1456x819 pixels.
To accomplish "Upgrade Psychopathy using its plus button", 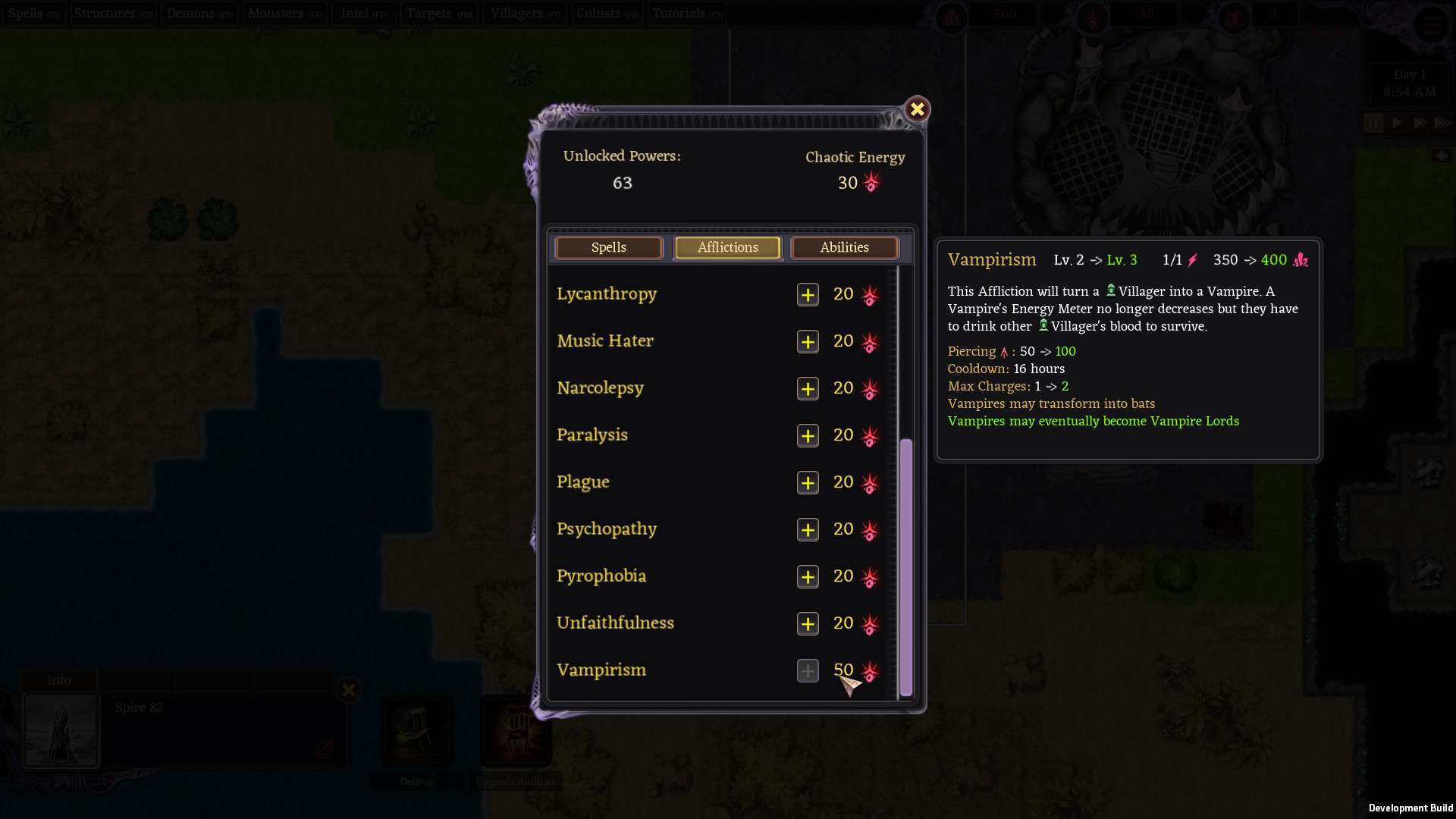I will coord(808,530).
